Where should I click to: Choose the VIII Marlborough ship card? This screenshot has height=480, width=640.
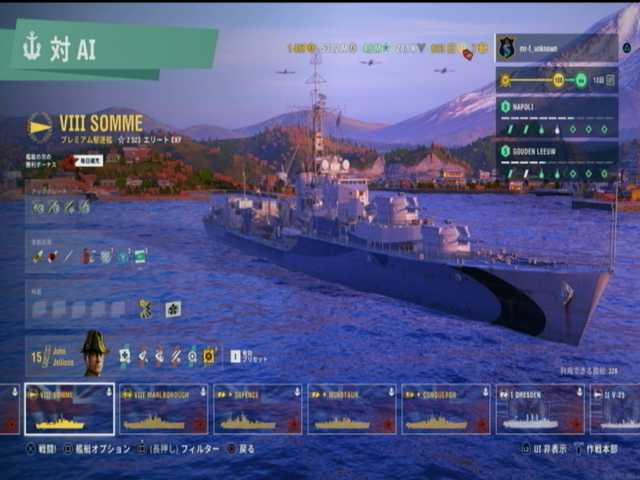point(163,409)
